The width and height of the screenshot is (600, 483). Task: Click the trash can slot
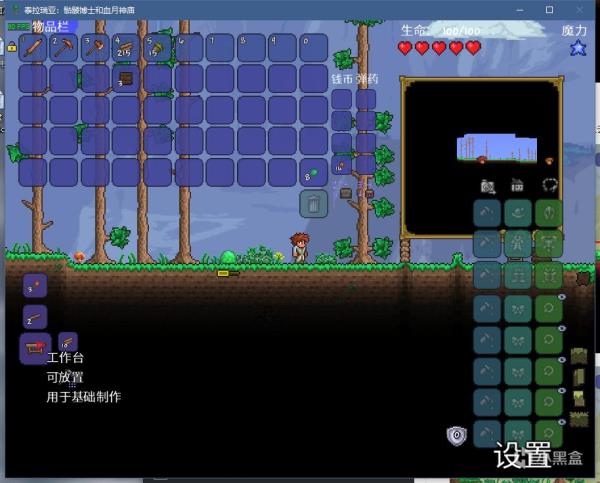(314, 204)
